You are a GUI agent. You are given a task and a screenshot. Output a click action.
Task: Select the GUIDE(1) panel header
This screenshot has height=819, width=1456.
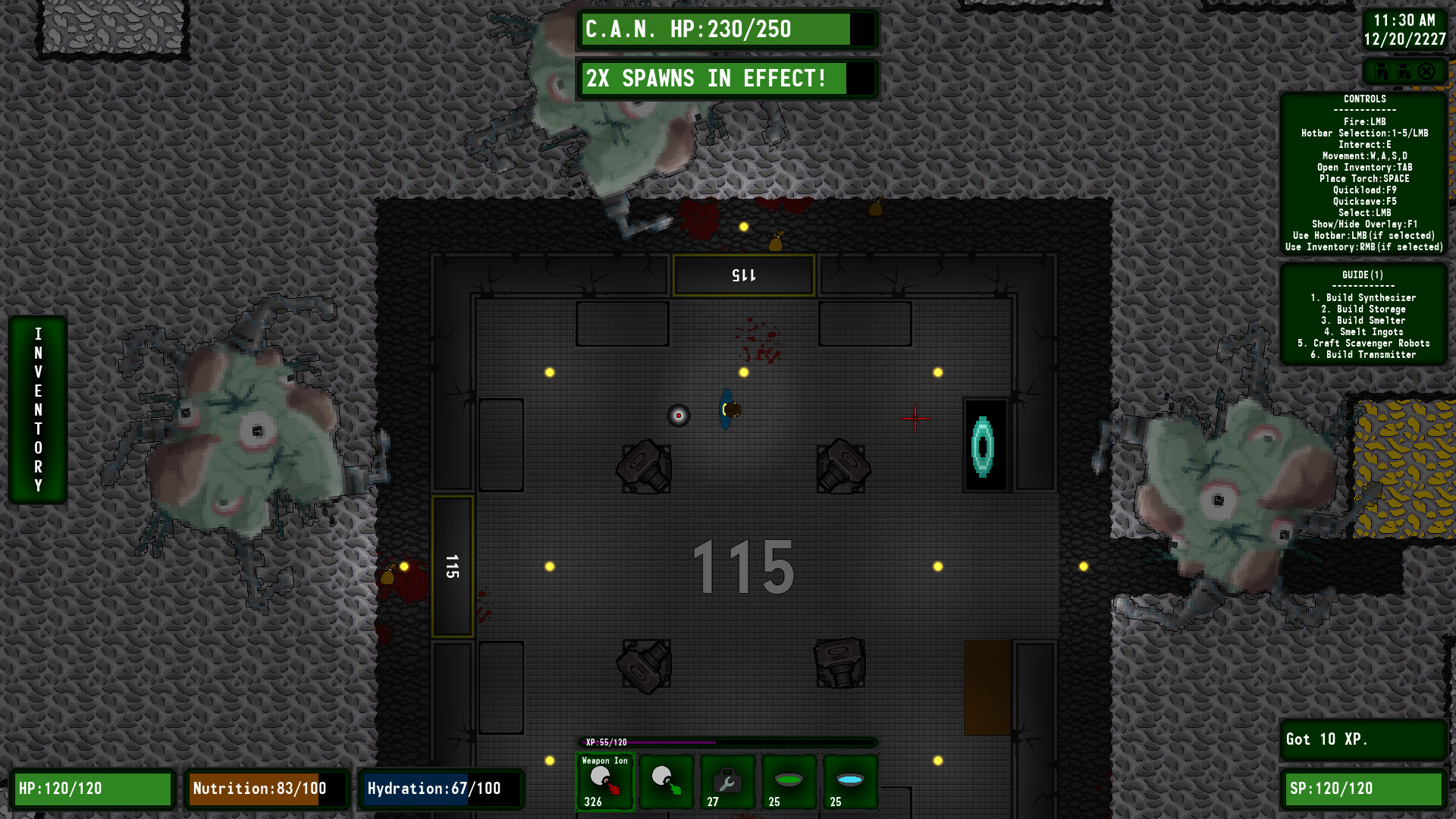coord(1363,274)
